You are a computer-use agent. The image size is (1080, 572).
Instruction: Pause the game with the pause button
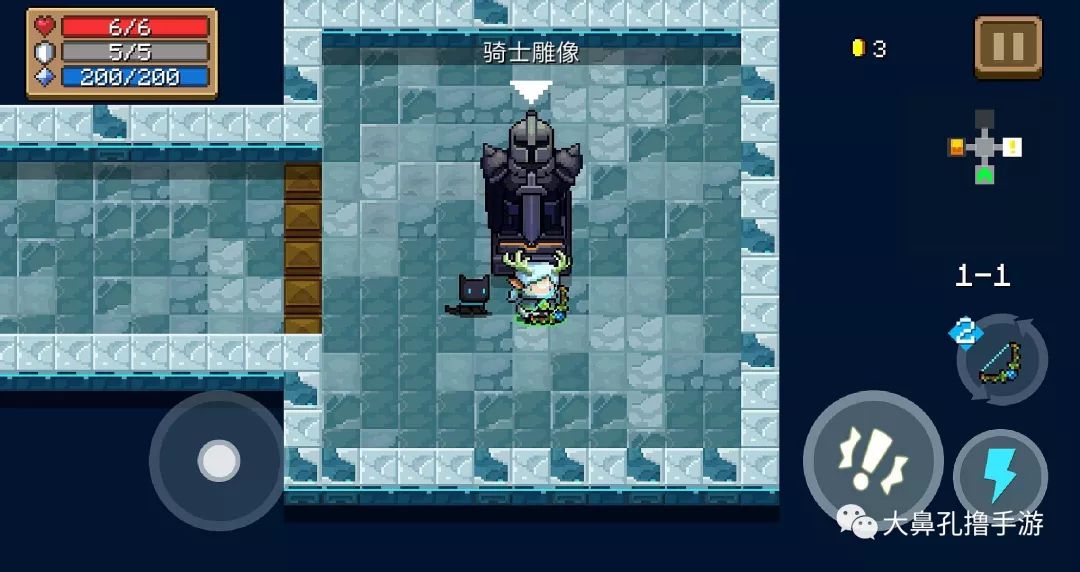[x=1008, y=47]
